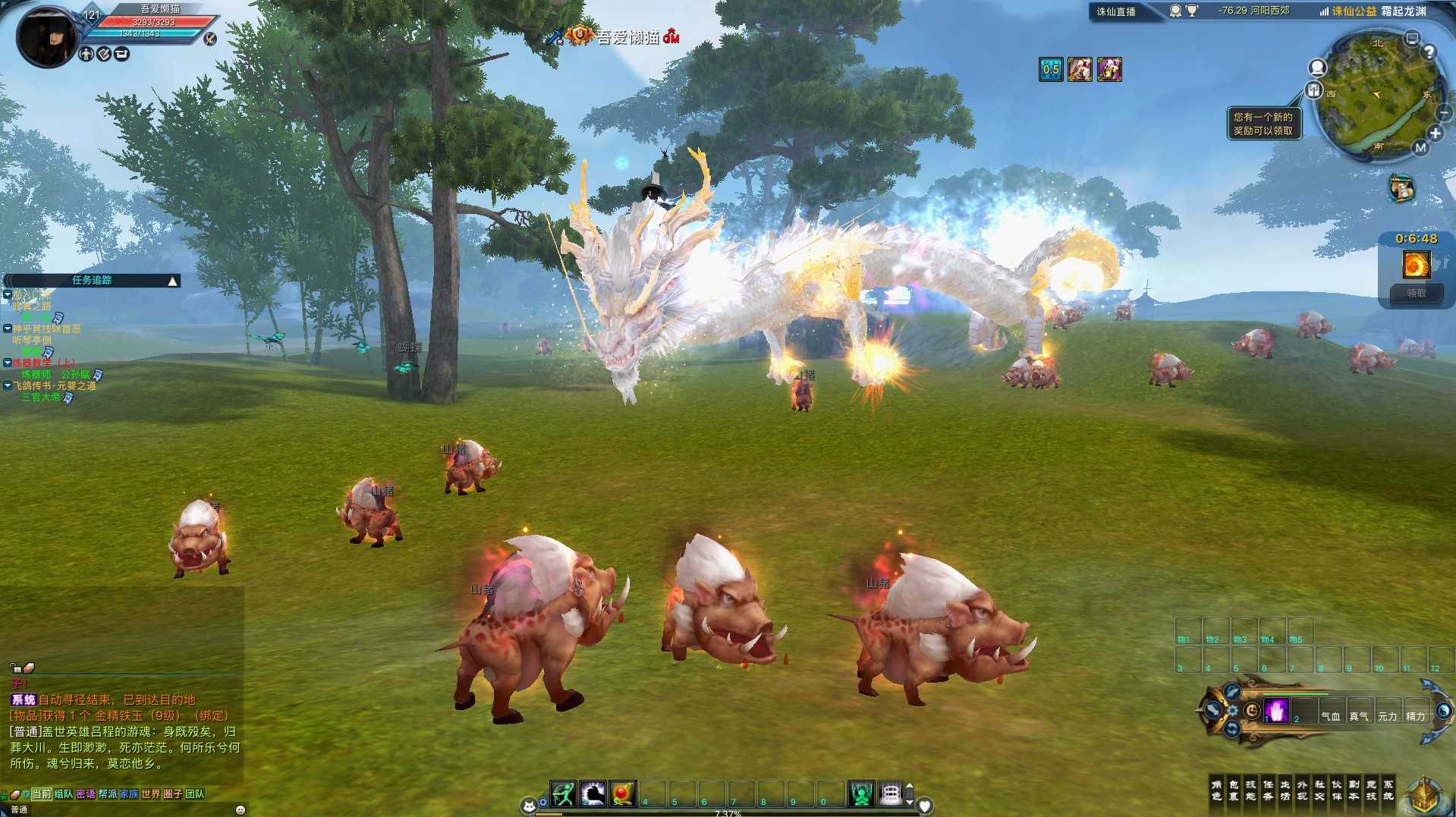Collapse the 任务追踪 quest tracker panel
This screenshot has height=817, width=1456.
(173, 281)
